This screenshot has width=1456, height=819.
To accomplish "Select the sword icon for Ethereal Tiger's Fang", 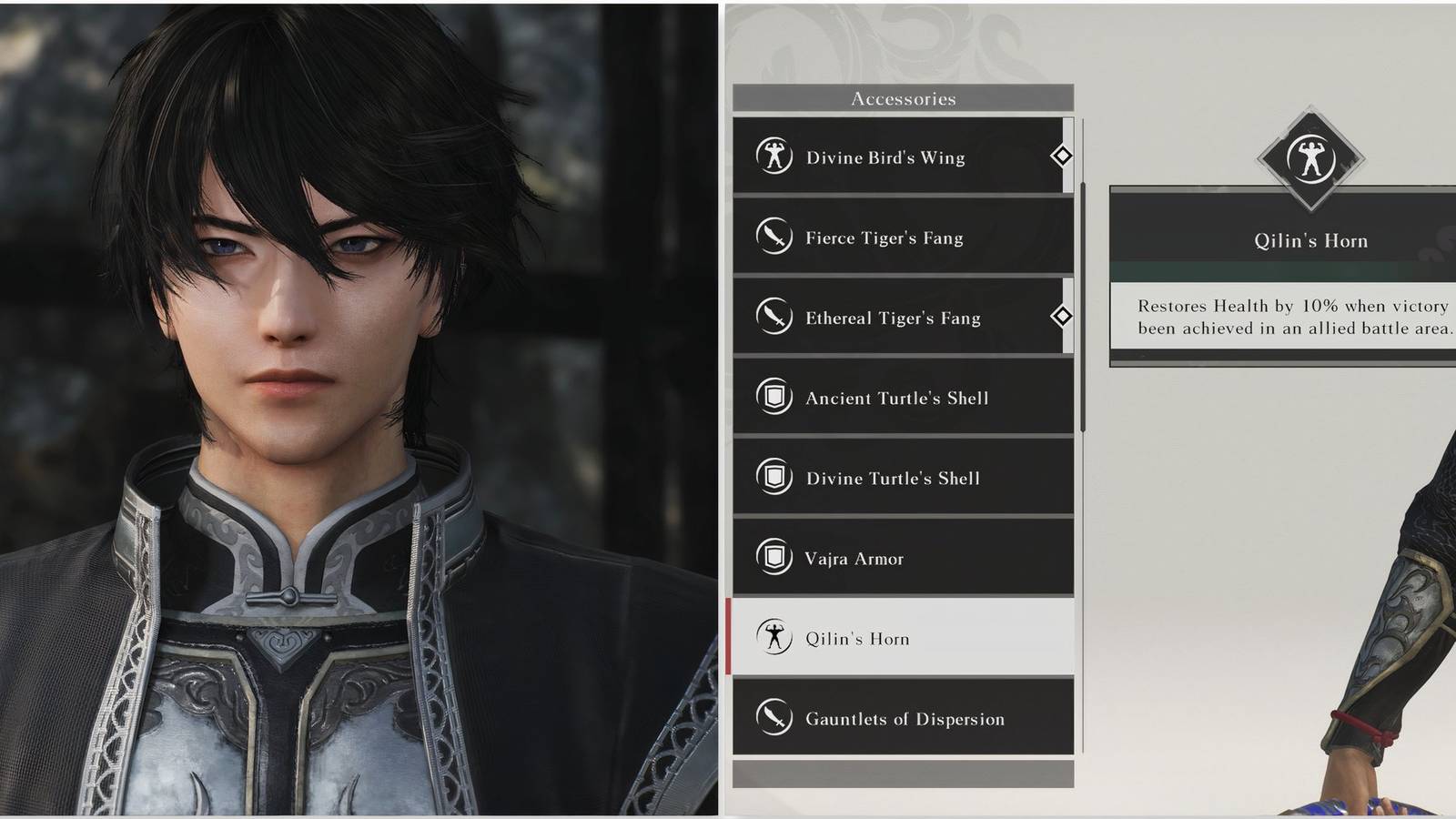I will pyautogui.click(x=774, y=318).
